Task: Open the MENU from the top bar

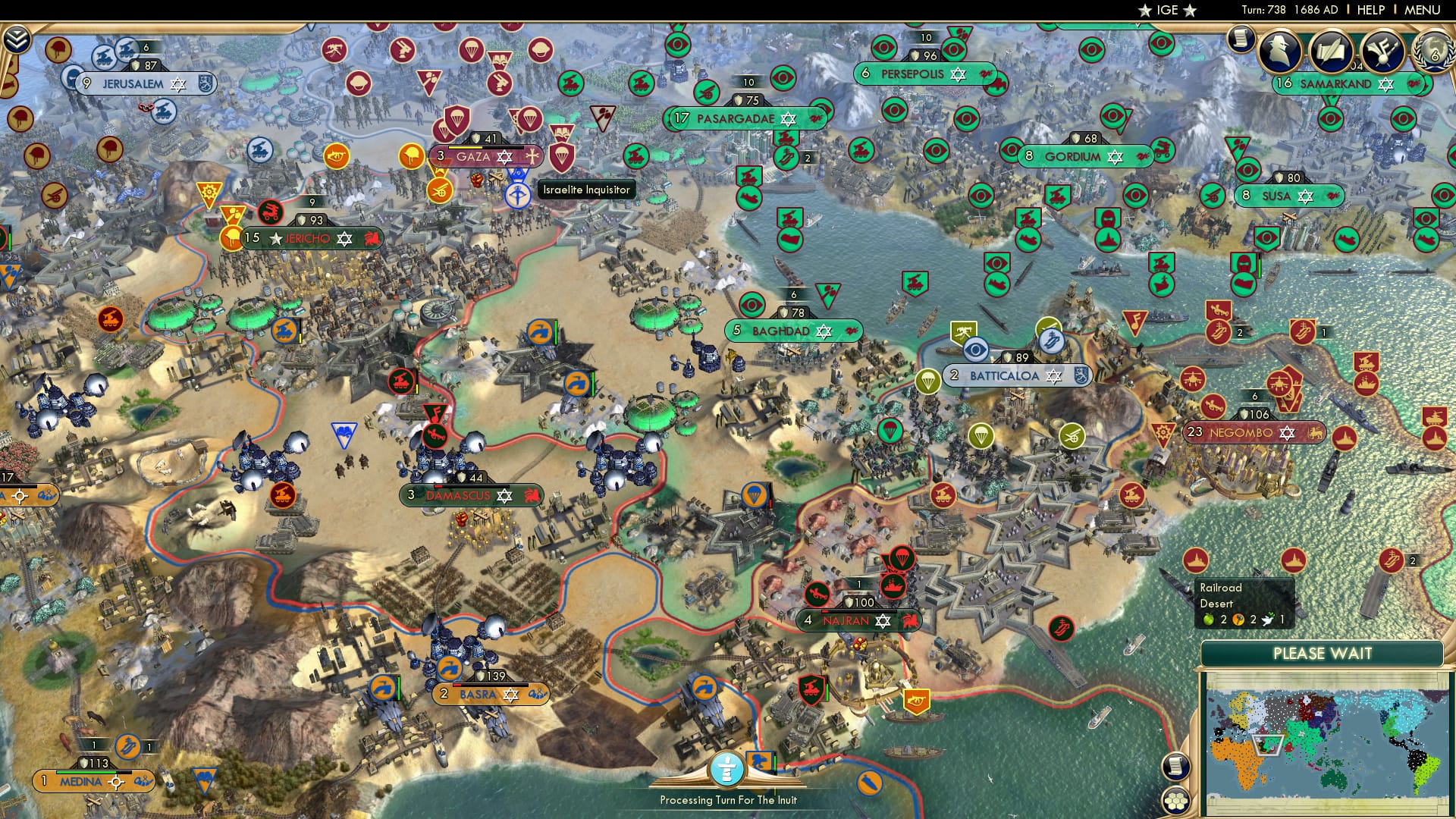Action: [1422, 9]
